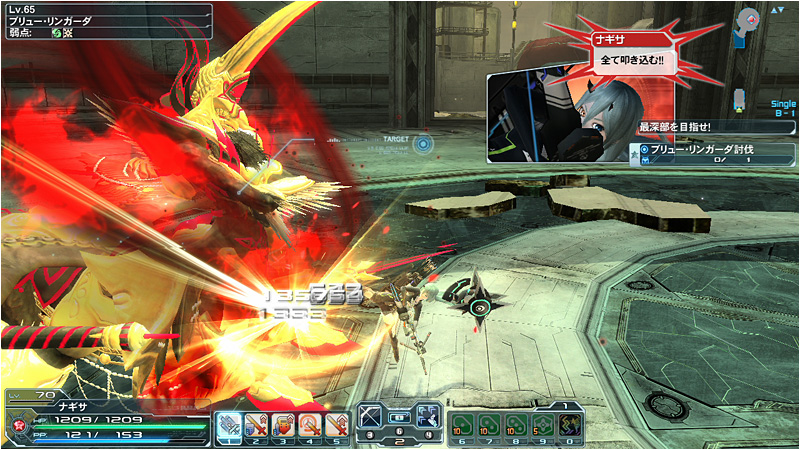Toggle the minimap arrows above the map

[776, 10]
